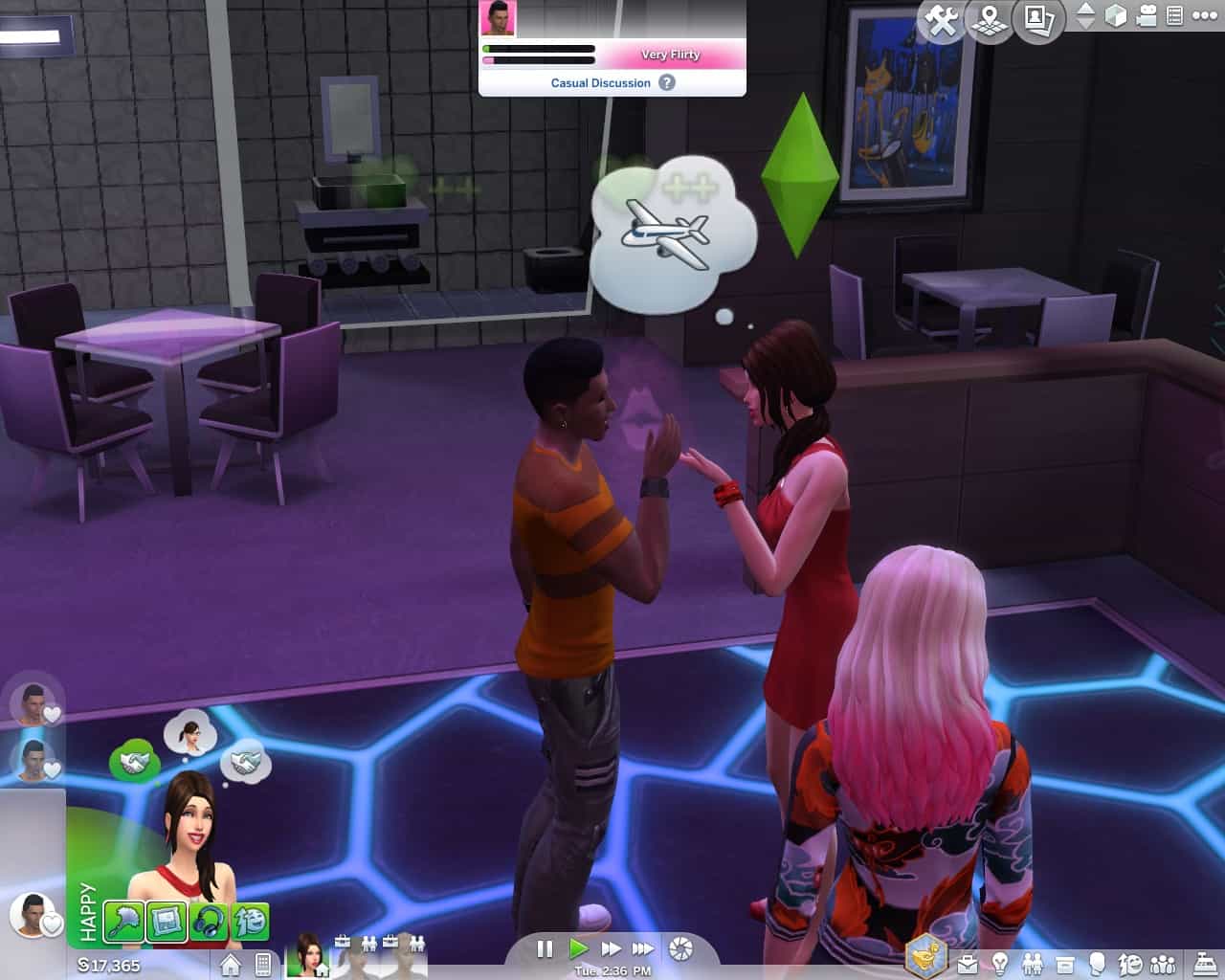1225x980 pixels.
Task: Pause the game
Action: pos(545,949)
